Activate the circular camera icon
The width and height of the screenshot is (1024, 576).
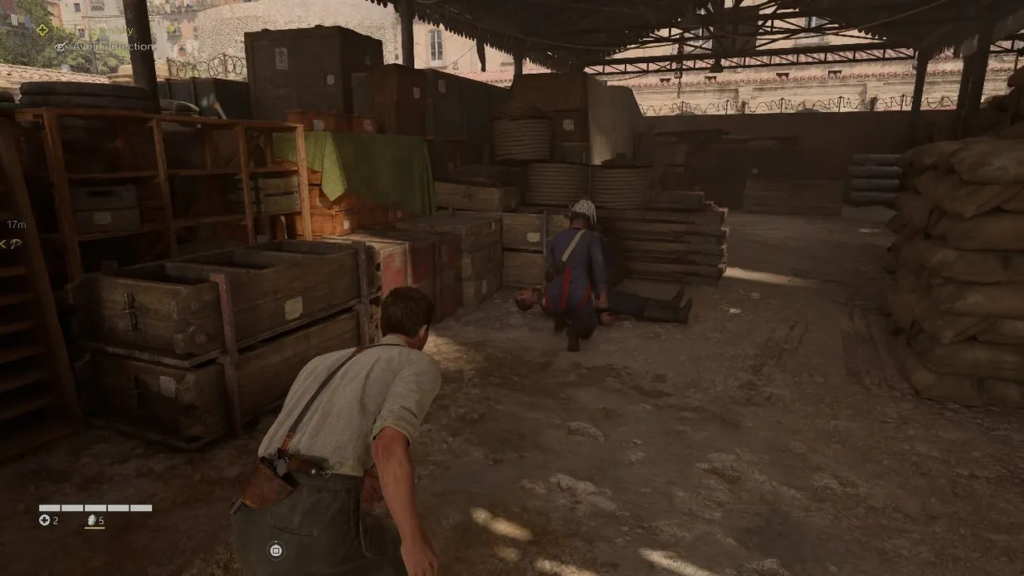pos(276,549)
